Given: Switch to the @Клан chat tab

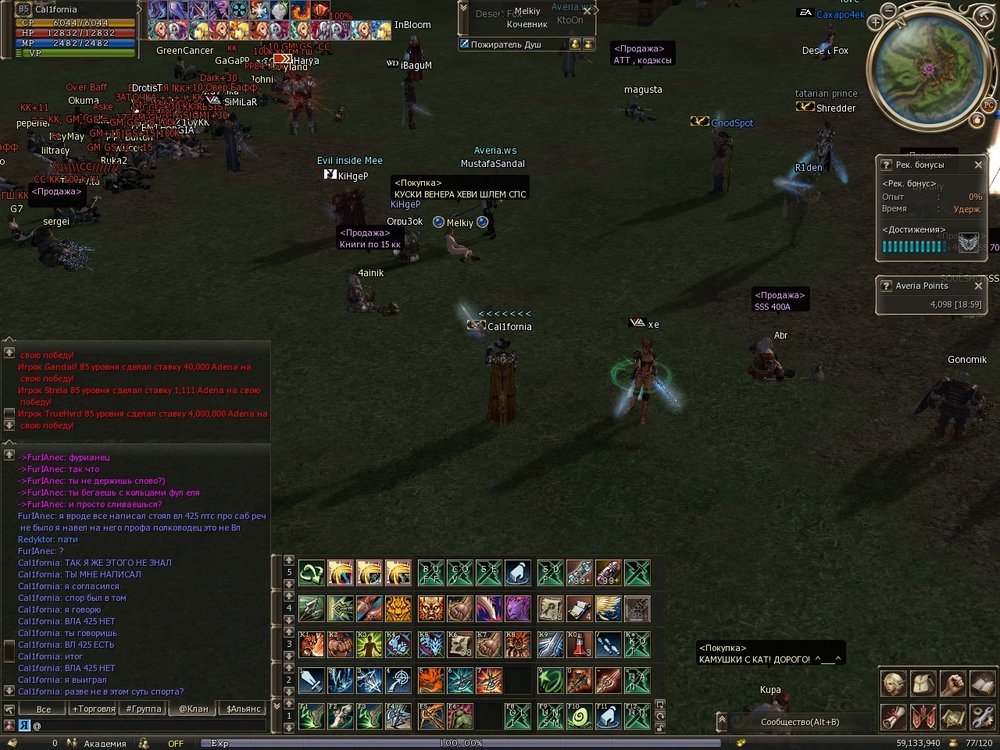Looking at the screenshot, I should (192, 708).
